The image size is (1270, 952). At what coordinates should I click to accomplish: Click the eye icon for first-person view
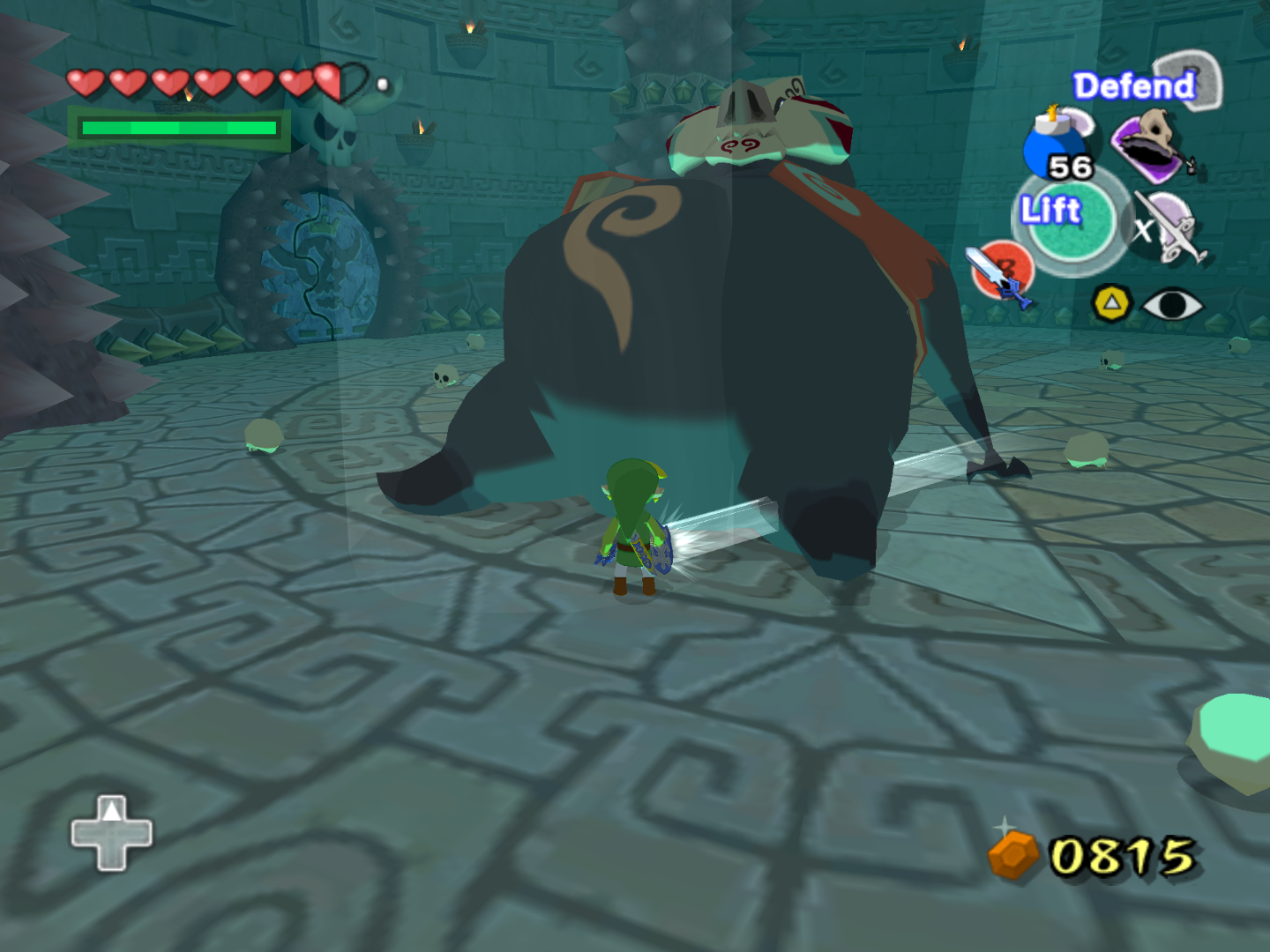(1173, 302)
